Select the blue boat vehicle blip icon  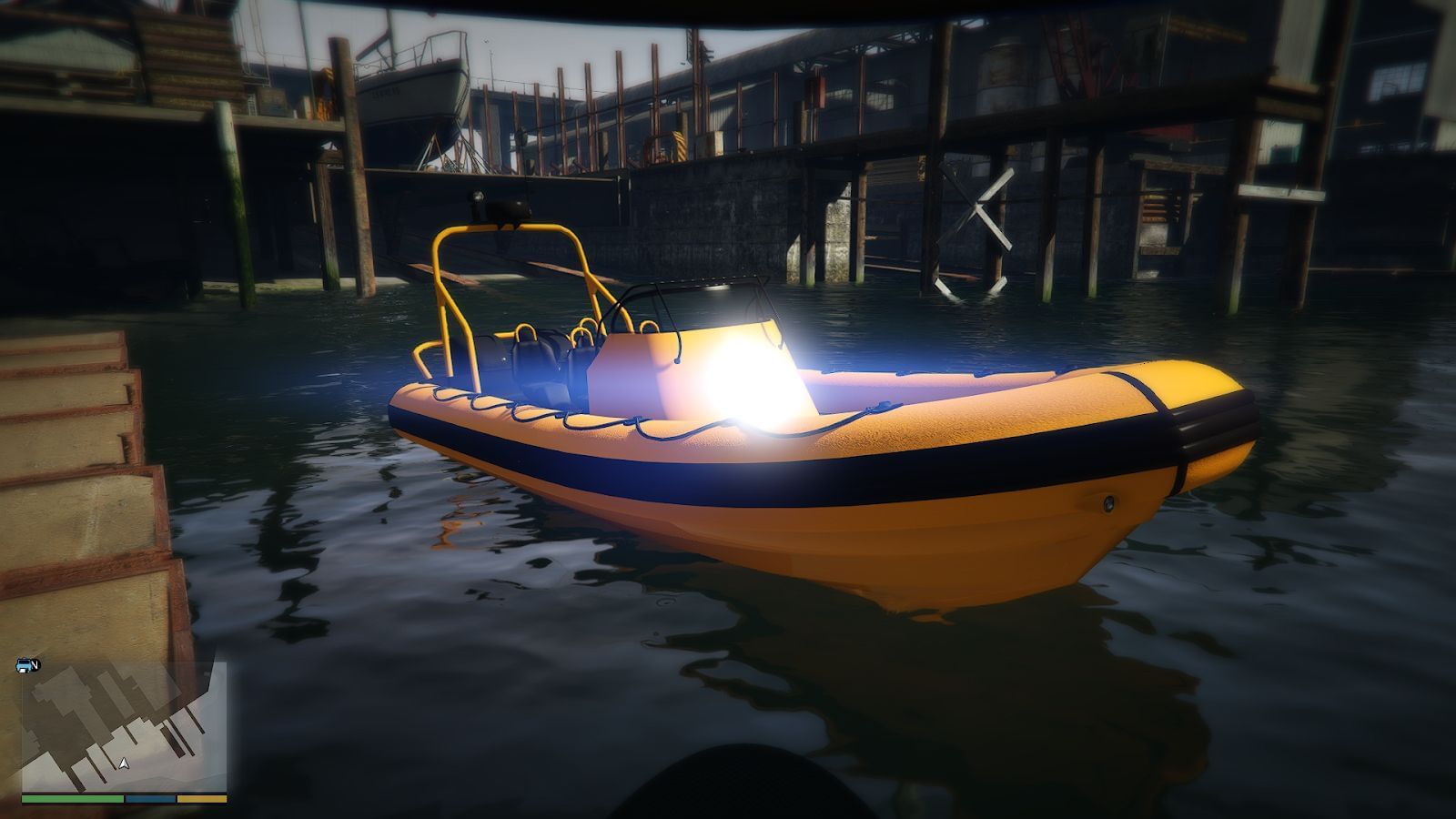click(x=23, y=664)
